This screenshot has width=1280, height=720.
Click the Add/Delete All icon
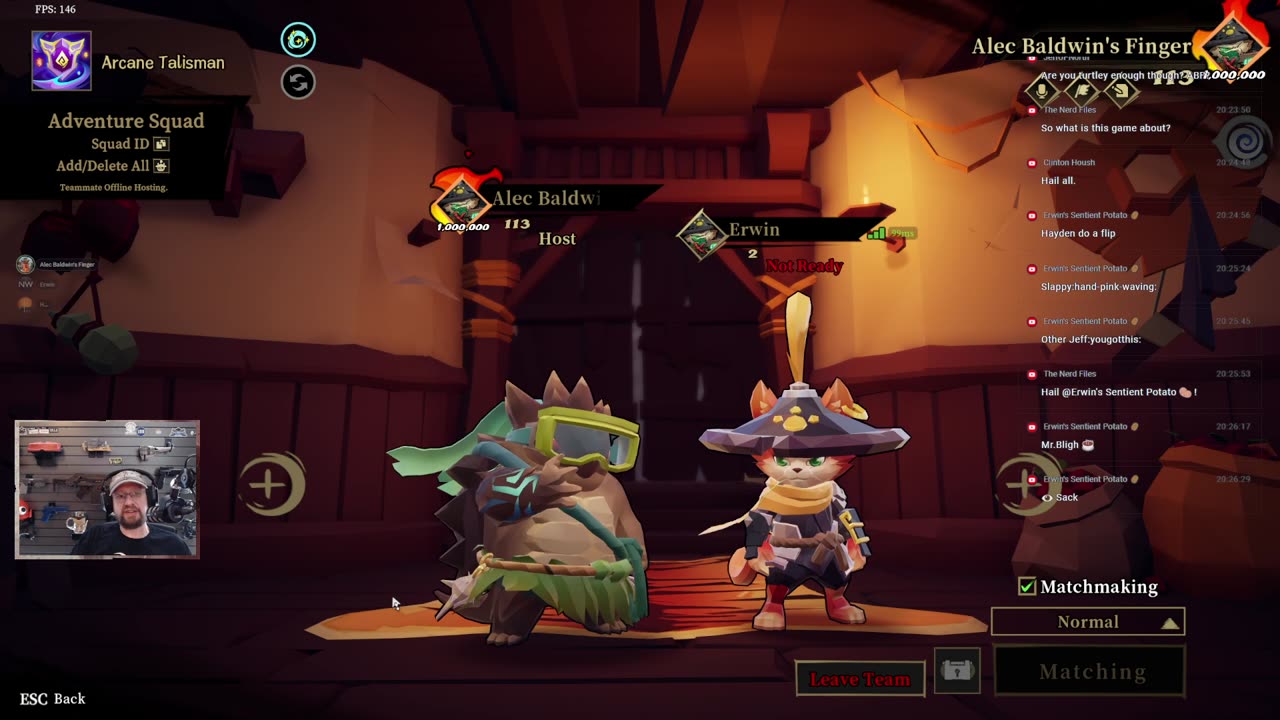point(161,166)
